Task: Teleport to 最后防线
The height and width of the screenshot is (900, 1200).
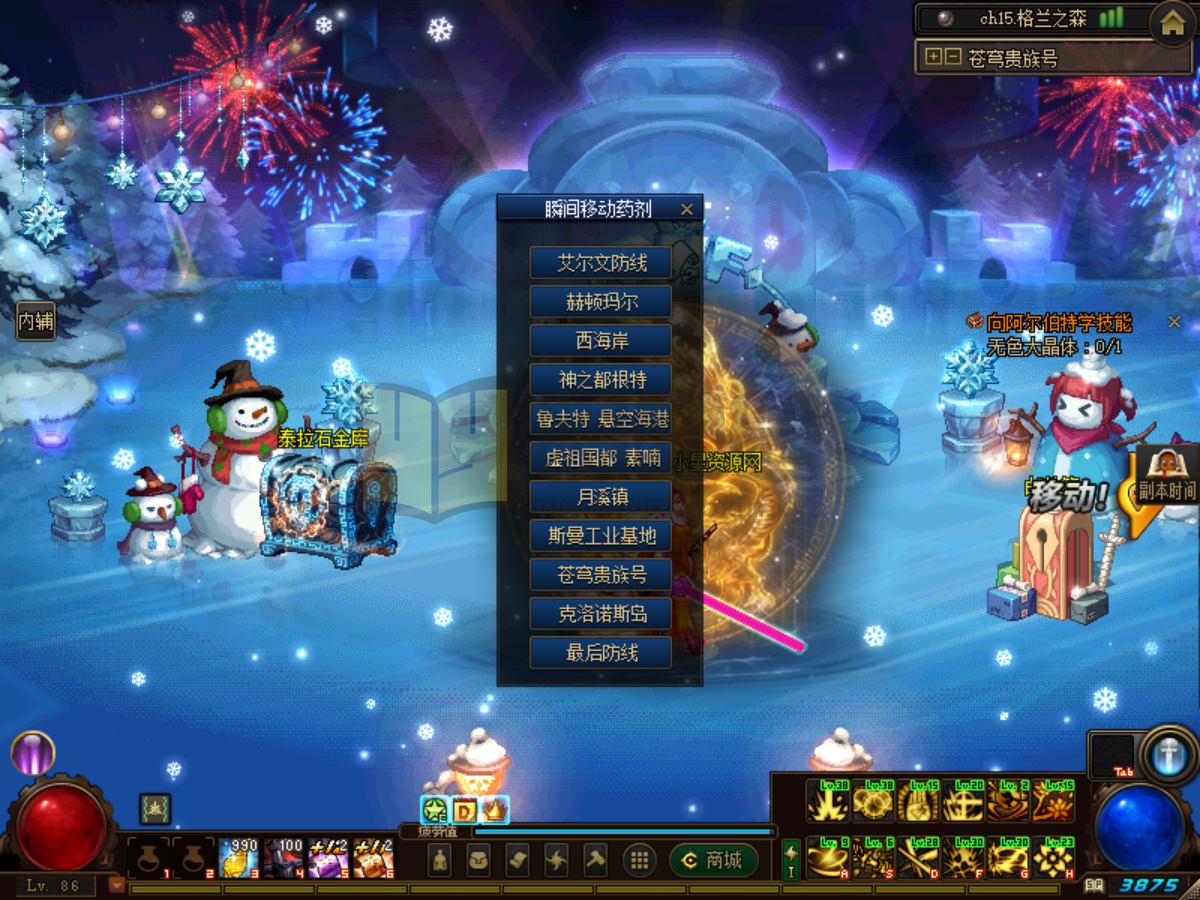Action: click(601, 653)
